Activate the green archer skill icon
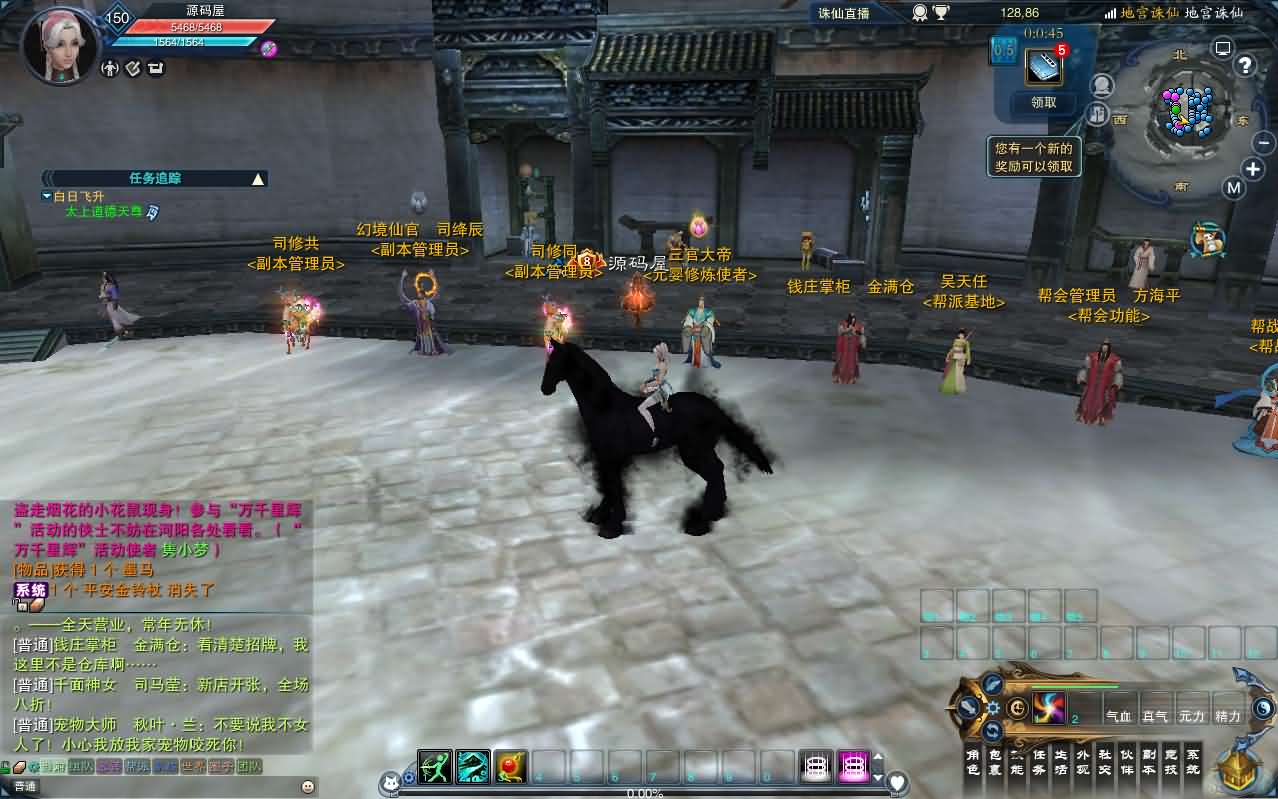Screen dimensions: 1278x799 pos(435,767)
